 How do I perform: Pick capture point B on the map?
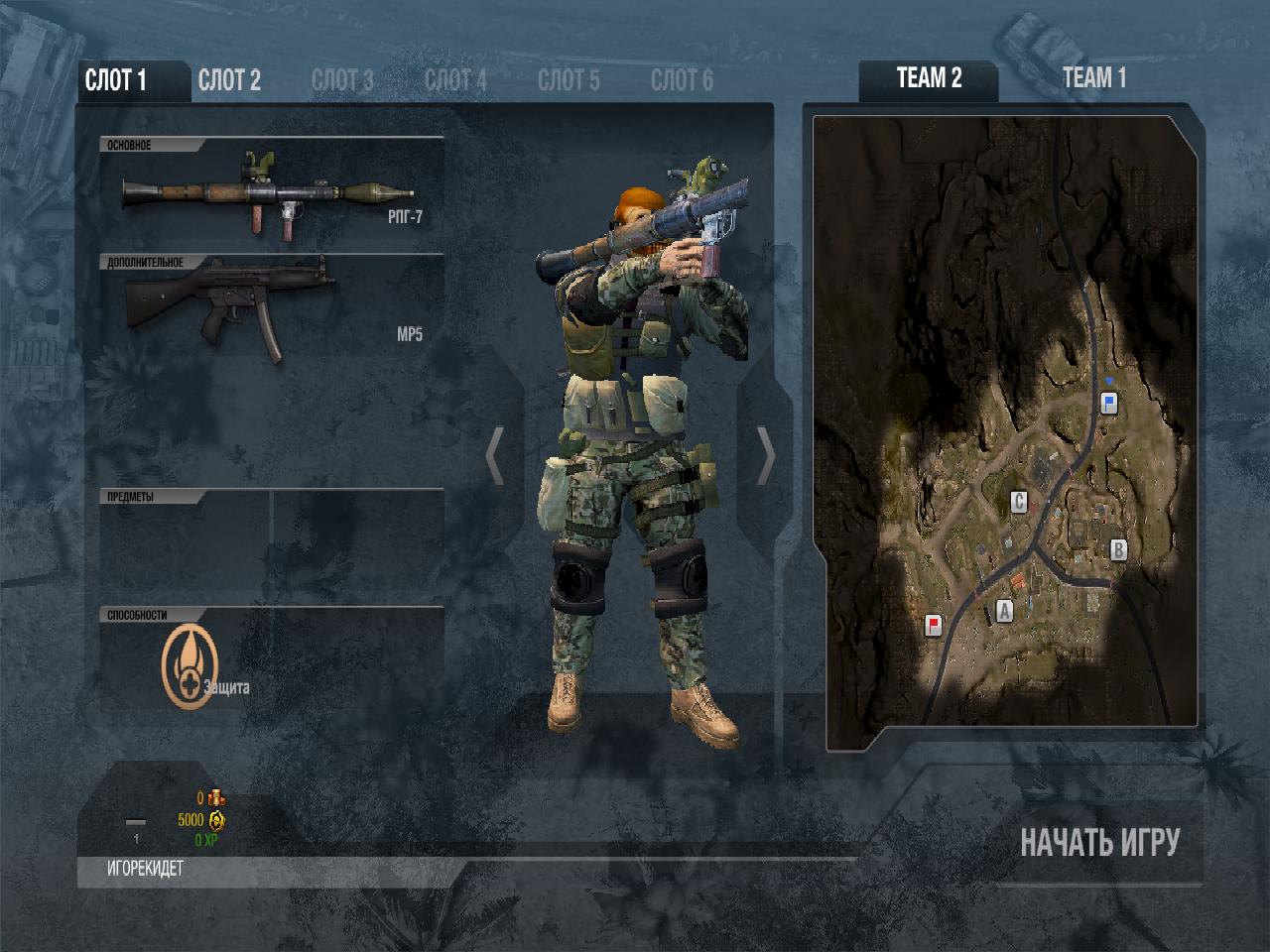1118,549
